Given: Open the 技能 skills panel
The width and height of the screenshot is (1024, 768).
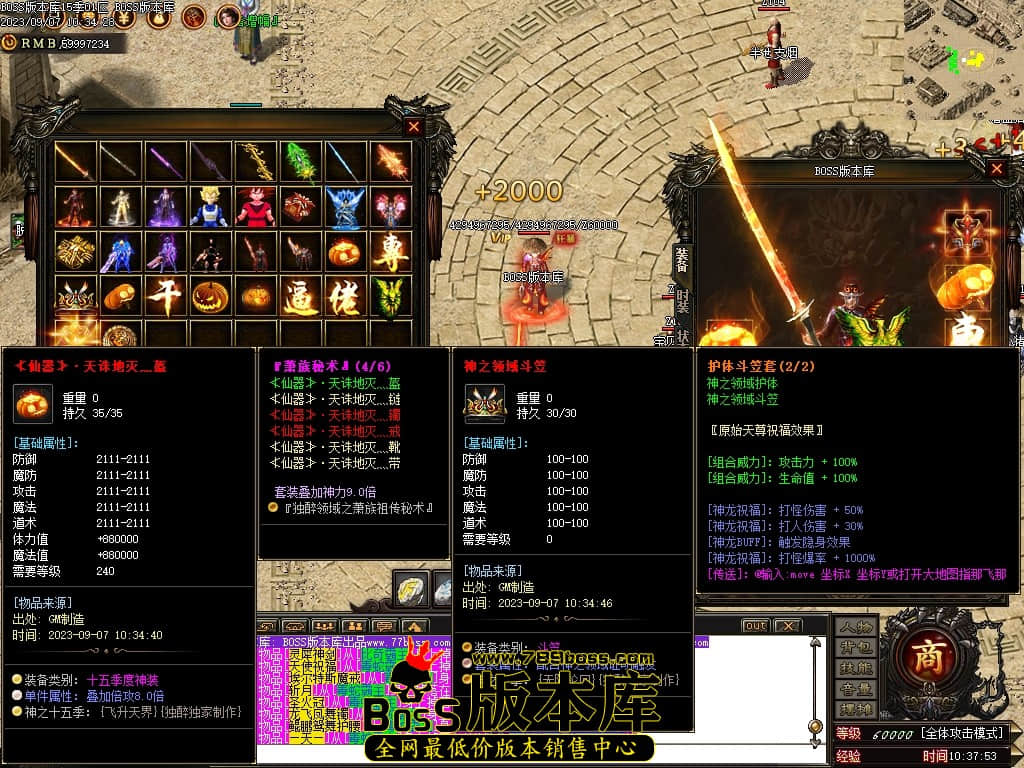Looking at the screenshot, I should pyautogui.click(x=856, y=668).
